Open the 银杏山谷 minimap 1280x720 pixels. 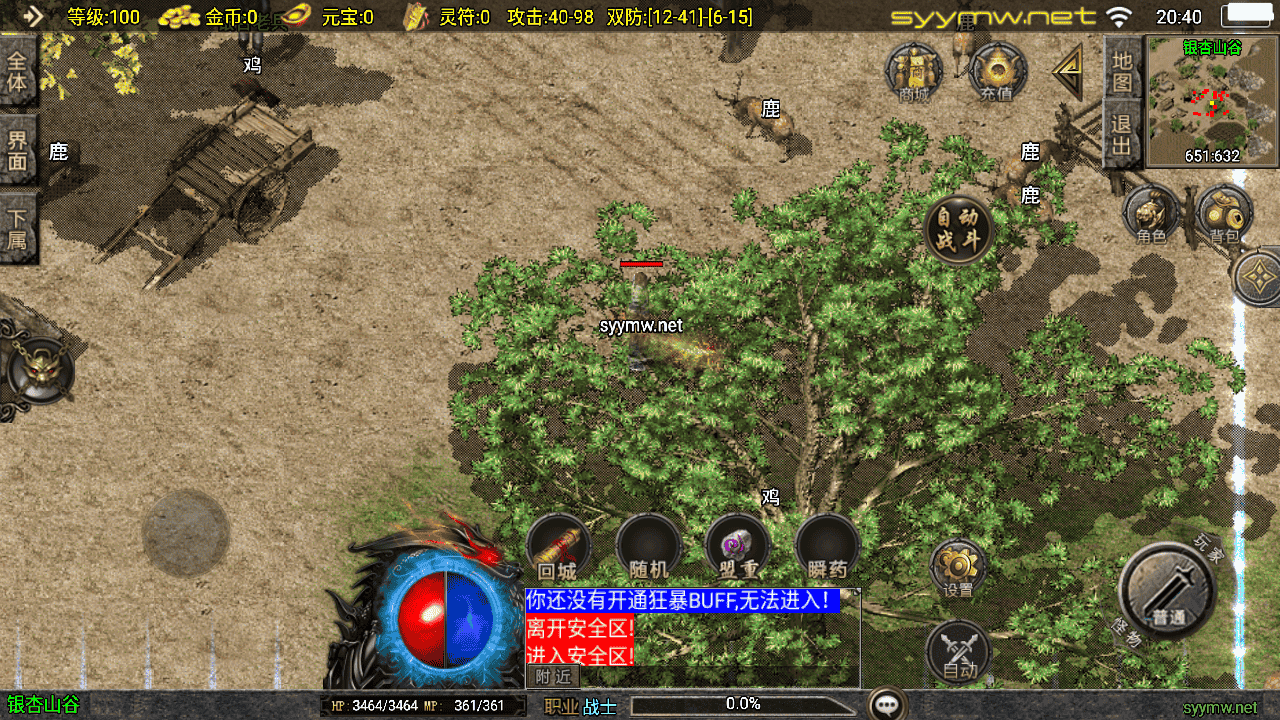(x=1212, y=100)
